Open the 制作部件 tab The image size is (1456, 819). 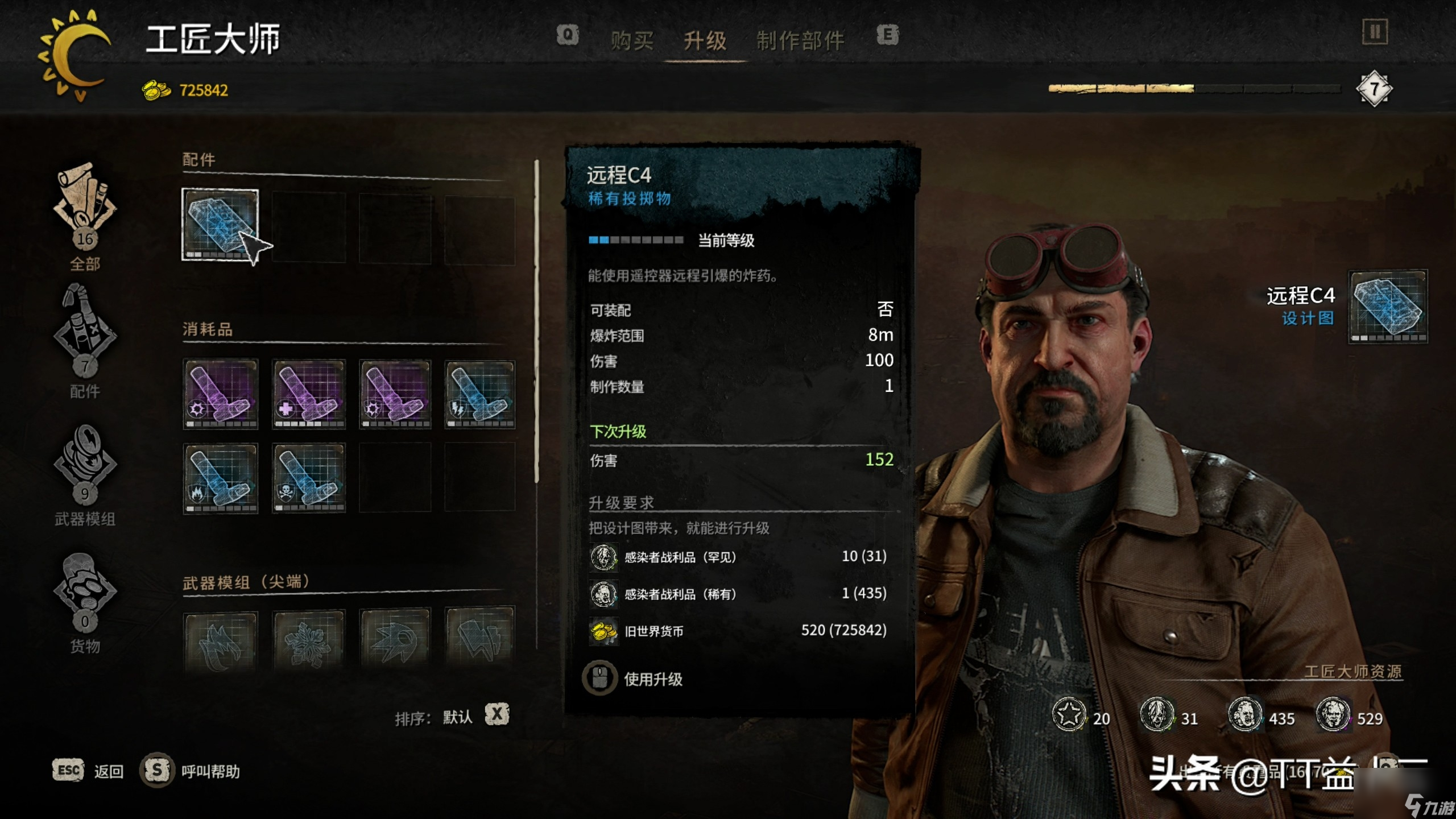pyautogui.click(x=800, y=40)
